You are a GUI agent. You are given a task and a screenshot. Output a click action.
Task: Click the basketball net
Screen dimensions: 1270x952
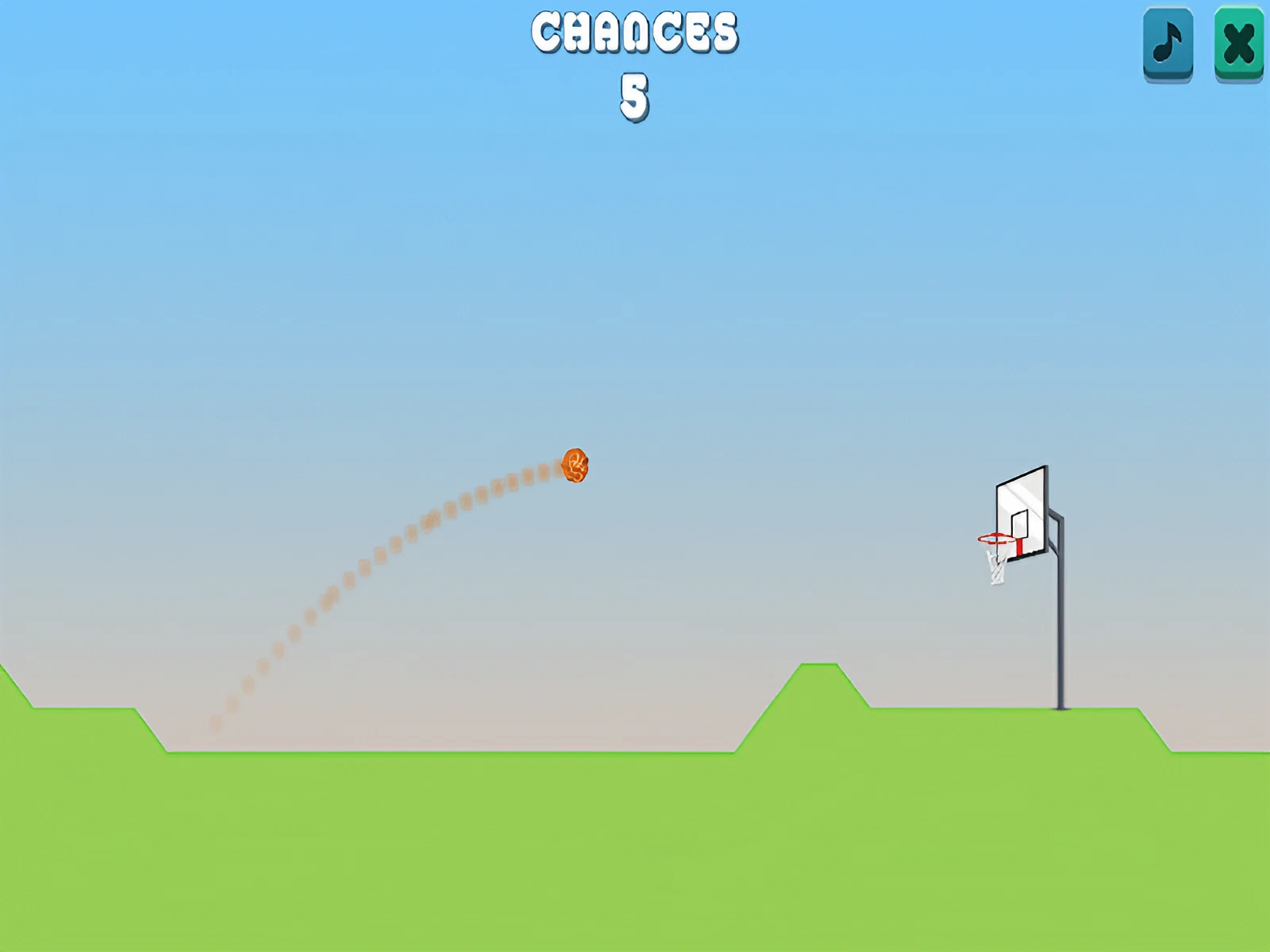pyautogui.click(x=995, y=567)
